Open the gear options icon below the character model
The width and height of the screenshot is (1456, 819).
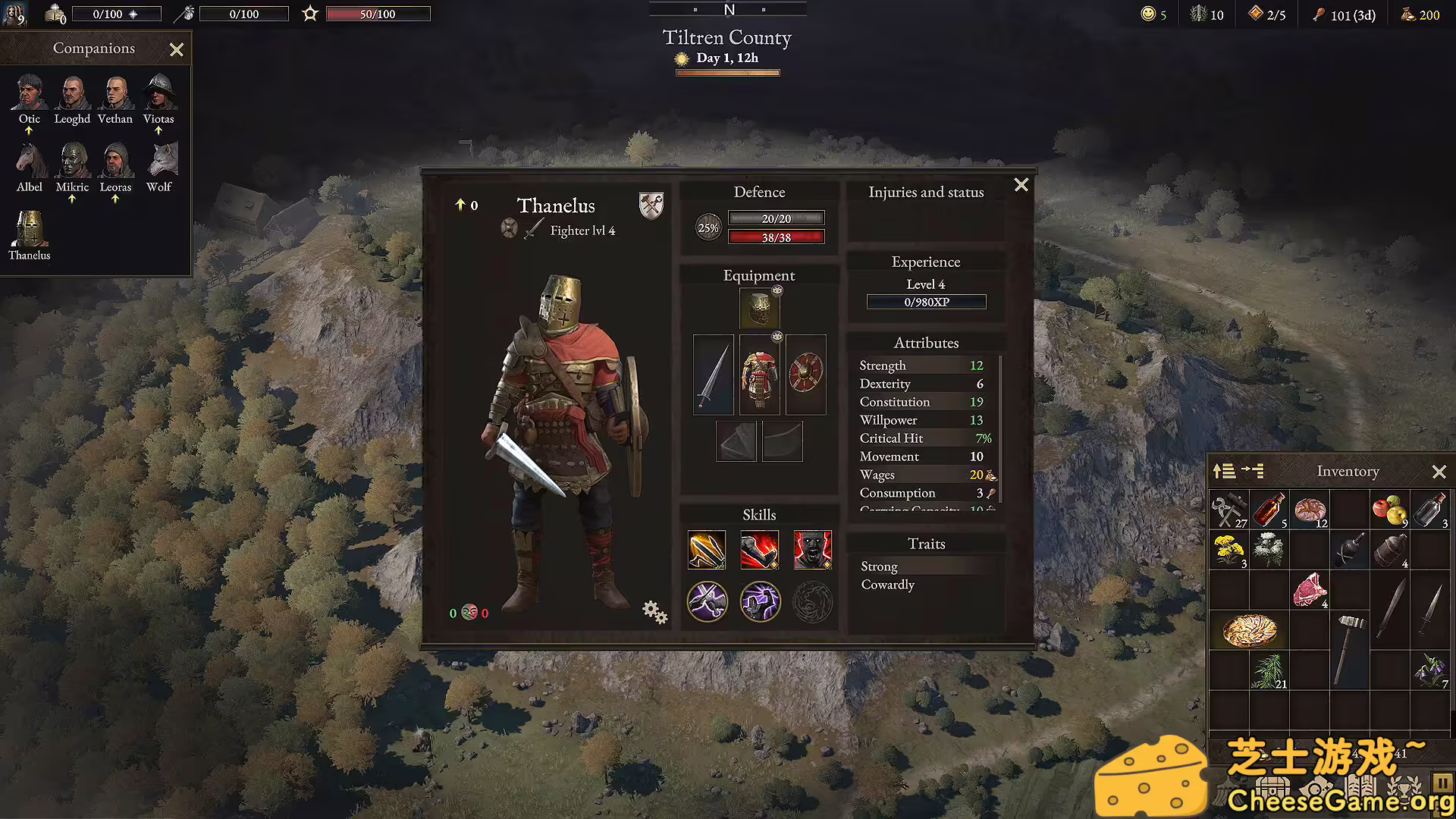[654, 611]
